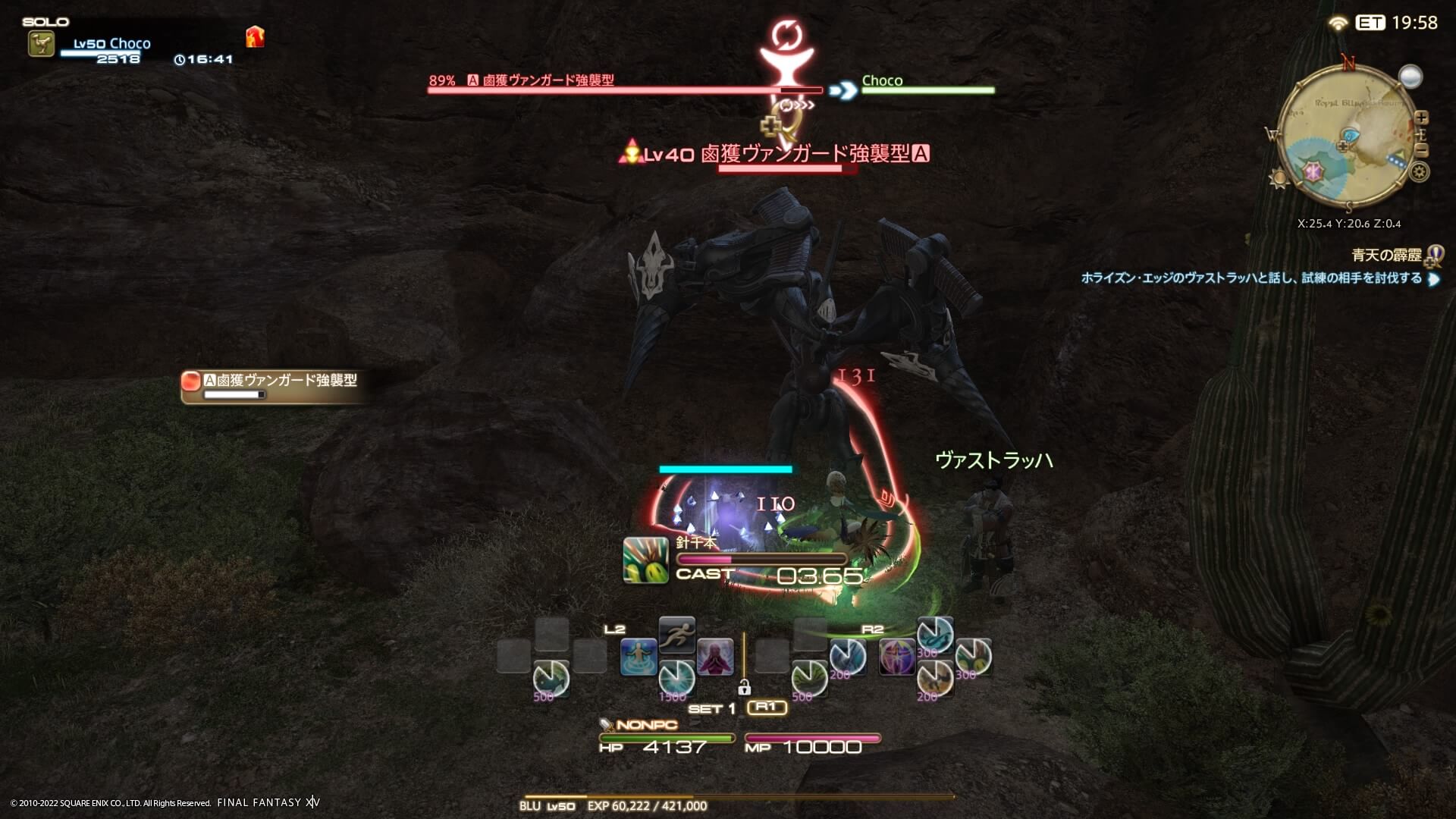Click the sun icon beside the minimap

coord(1279,178)
